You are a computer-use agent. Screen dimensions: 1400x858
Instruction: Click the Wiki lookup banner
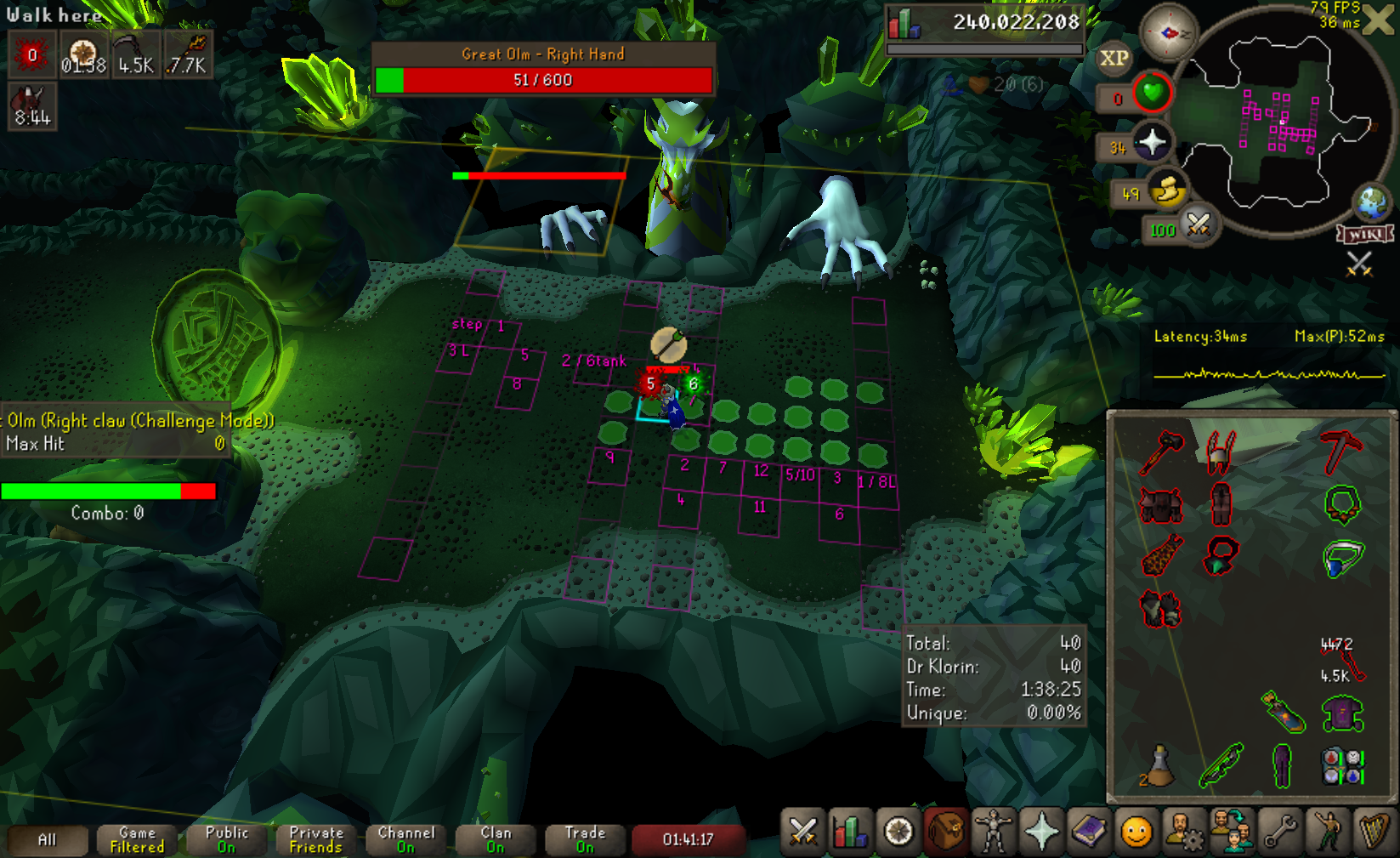coord(1365,234)
